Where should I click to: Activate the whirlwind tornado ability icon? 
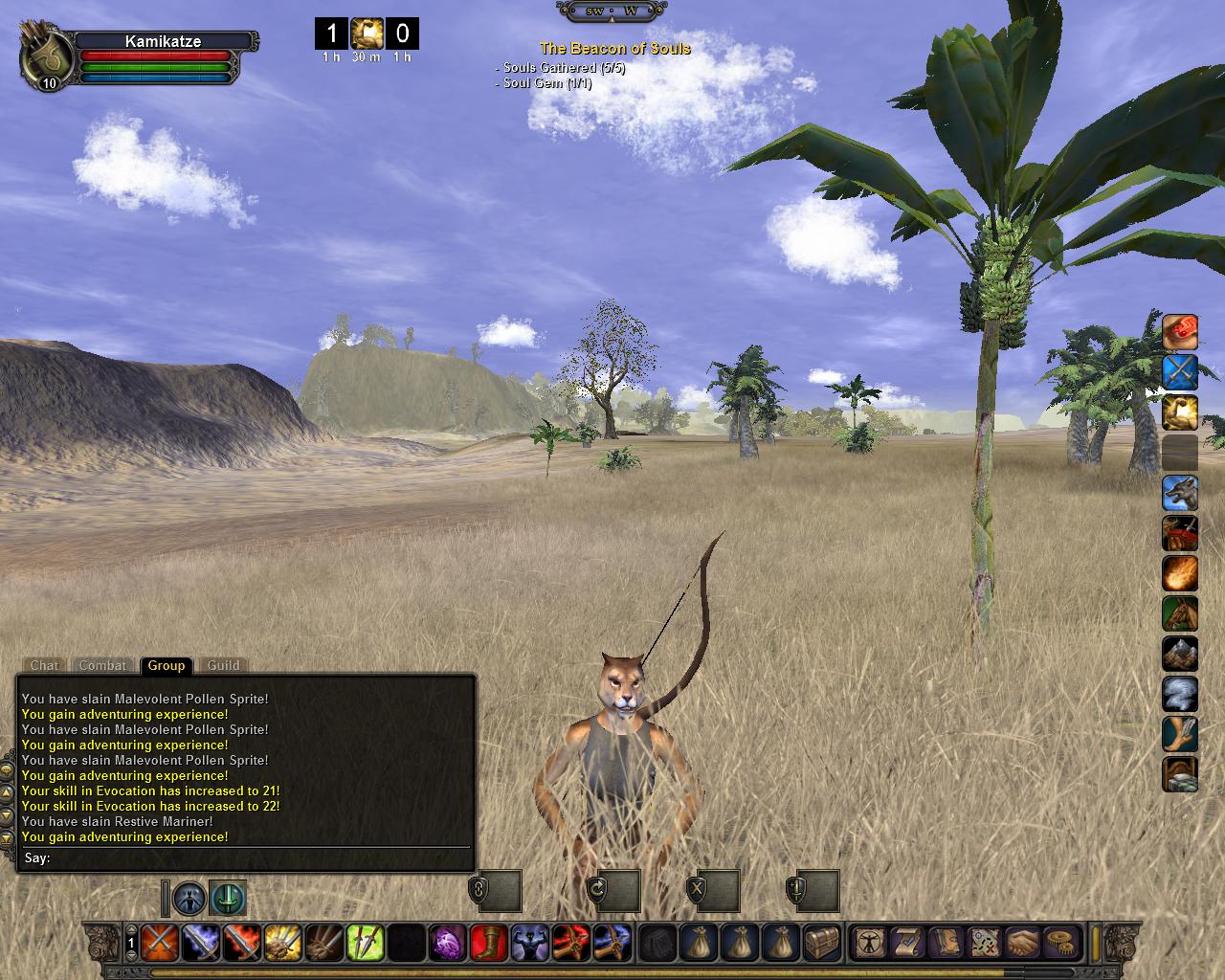point(1180,694)
